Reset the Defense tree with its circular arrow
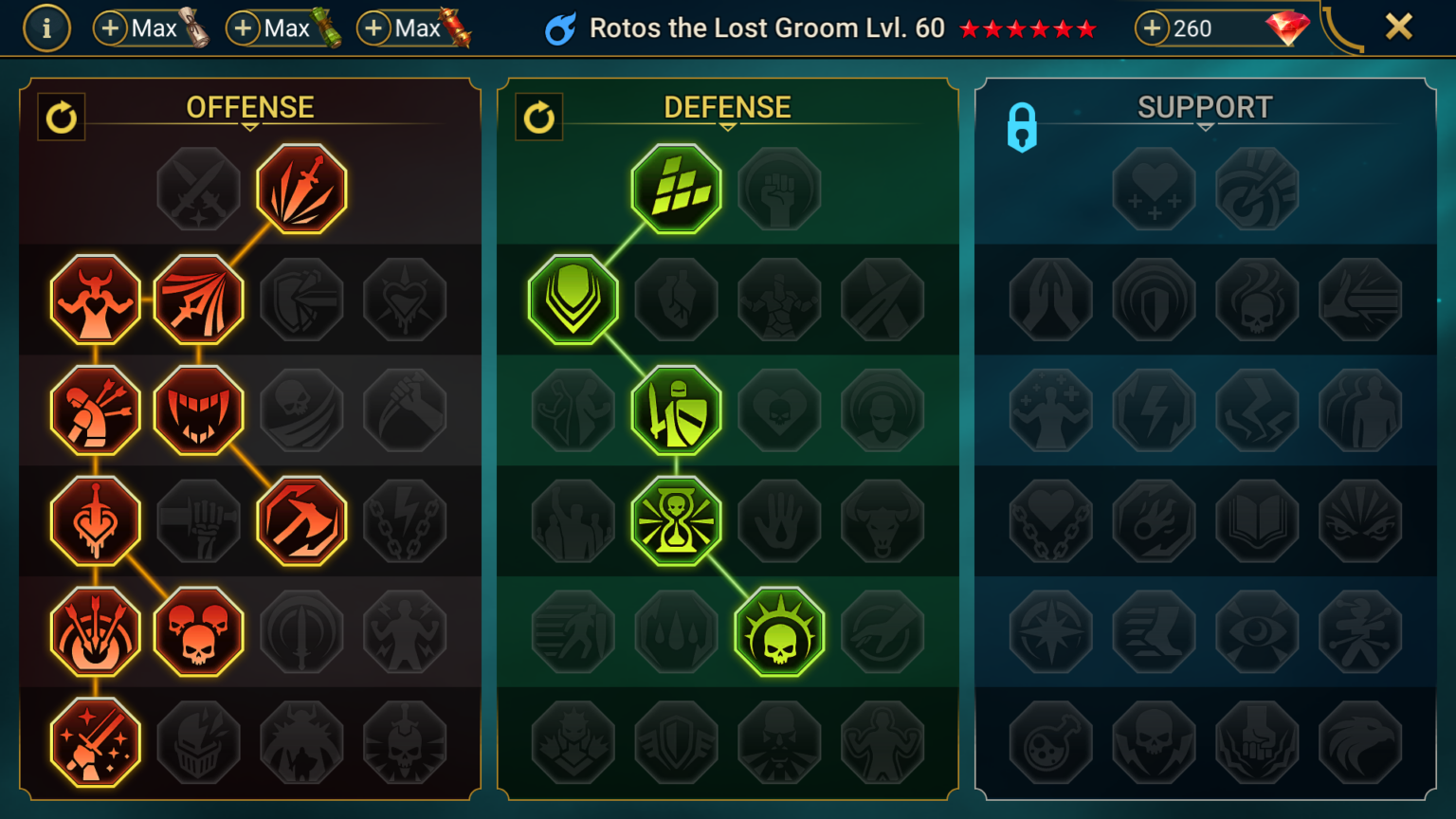The image size is (1456, 819). pos(539,118)
